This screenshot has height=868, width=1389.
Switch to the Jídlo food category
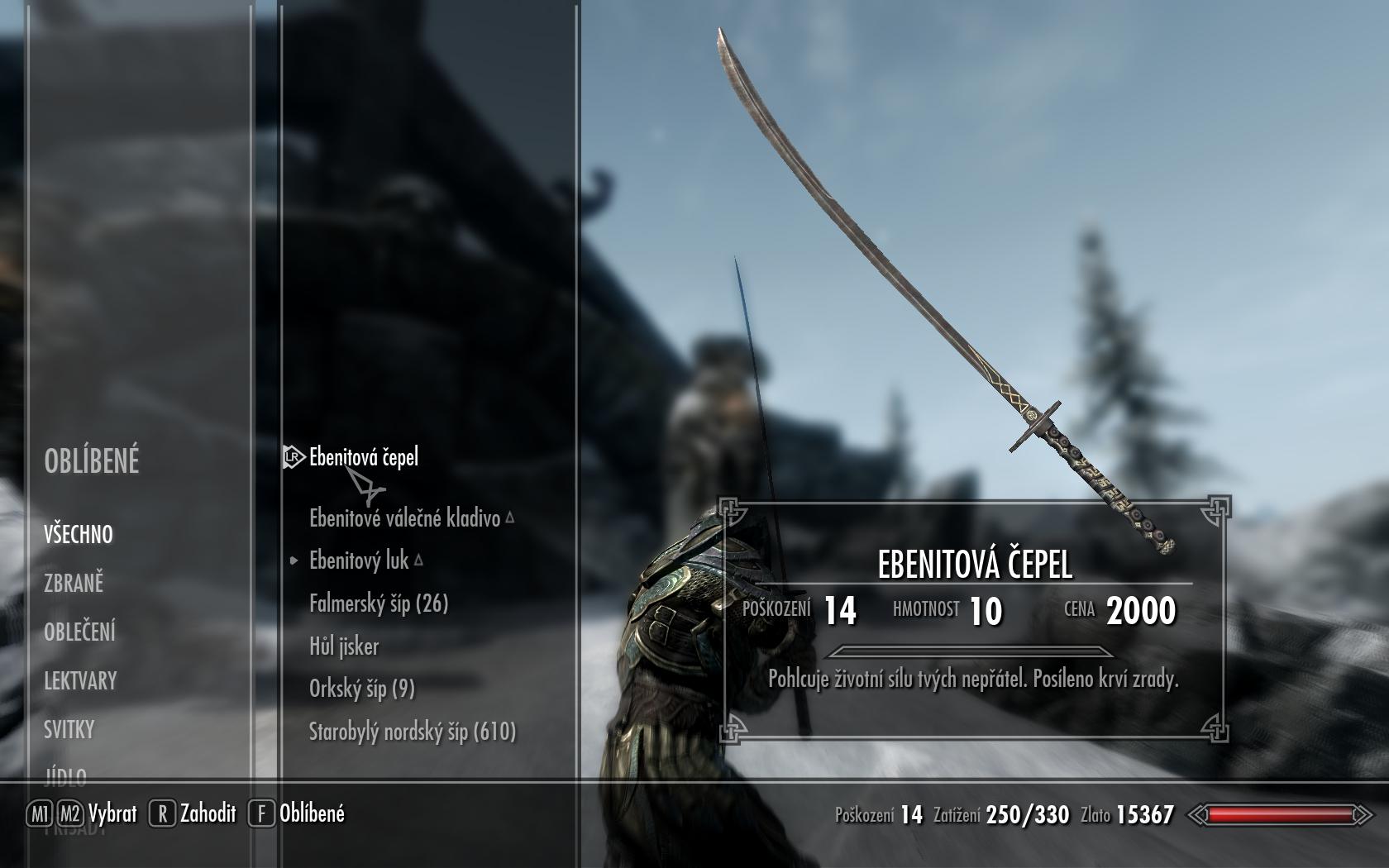click(x=65, y=775)
